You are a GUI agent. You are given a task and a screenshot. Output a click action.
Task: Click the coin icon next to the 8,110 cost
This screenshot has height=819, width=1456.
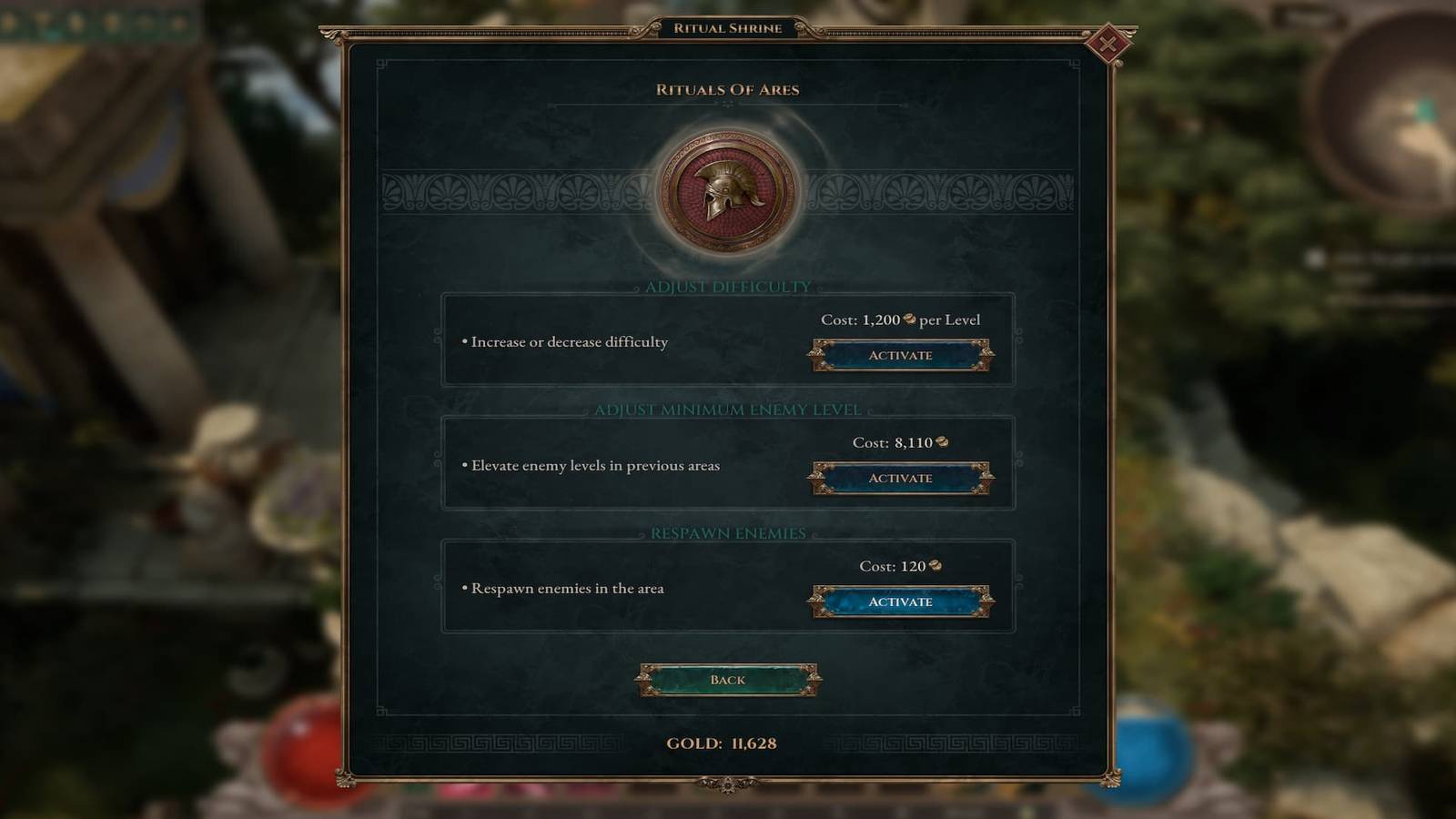(x=942, y=443)
